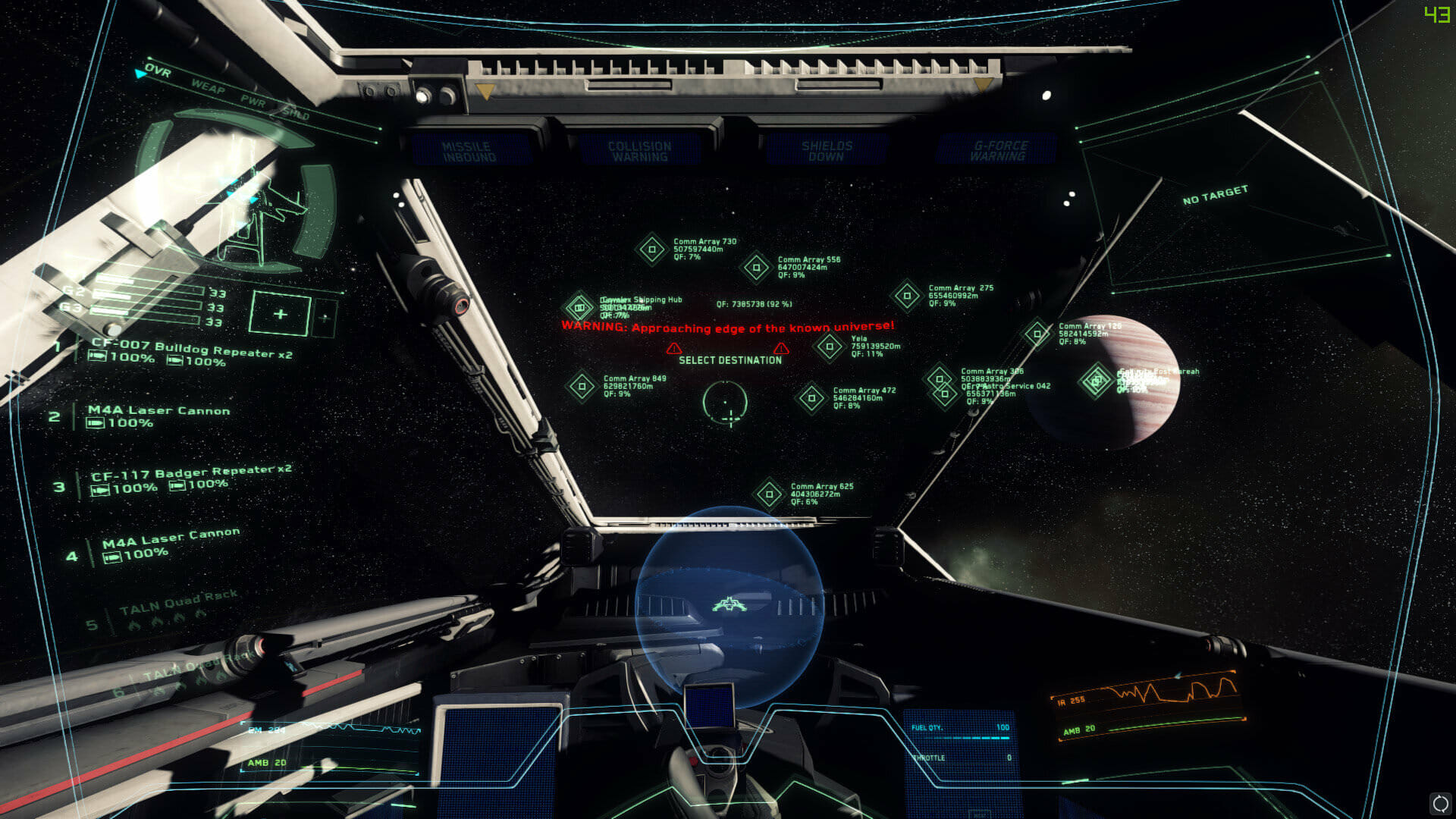Pick the Comm Array 849 marker
The width and height of the screenshot is (1456, 819).
(582, 386)
